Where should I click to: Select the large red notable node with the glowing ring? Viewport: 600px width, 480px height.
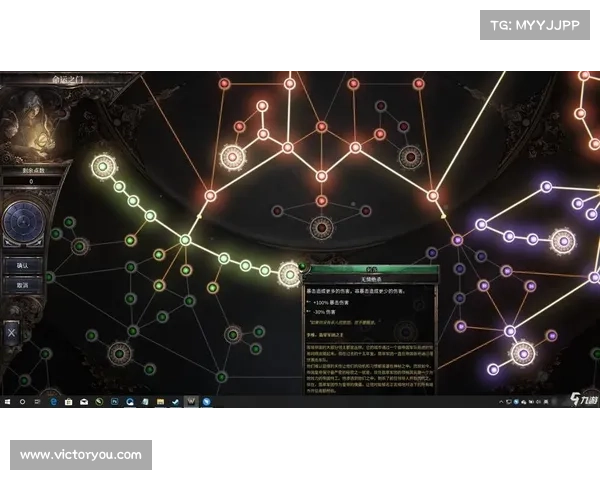click(233, 155)
